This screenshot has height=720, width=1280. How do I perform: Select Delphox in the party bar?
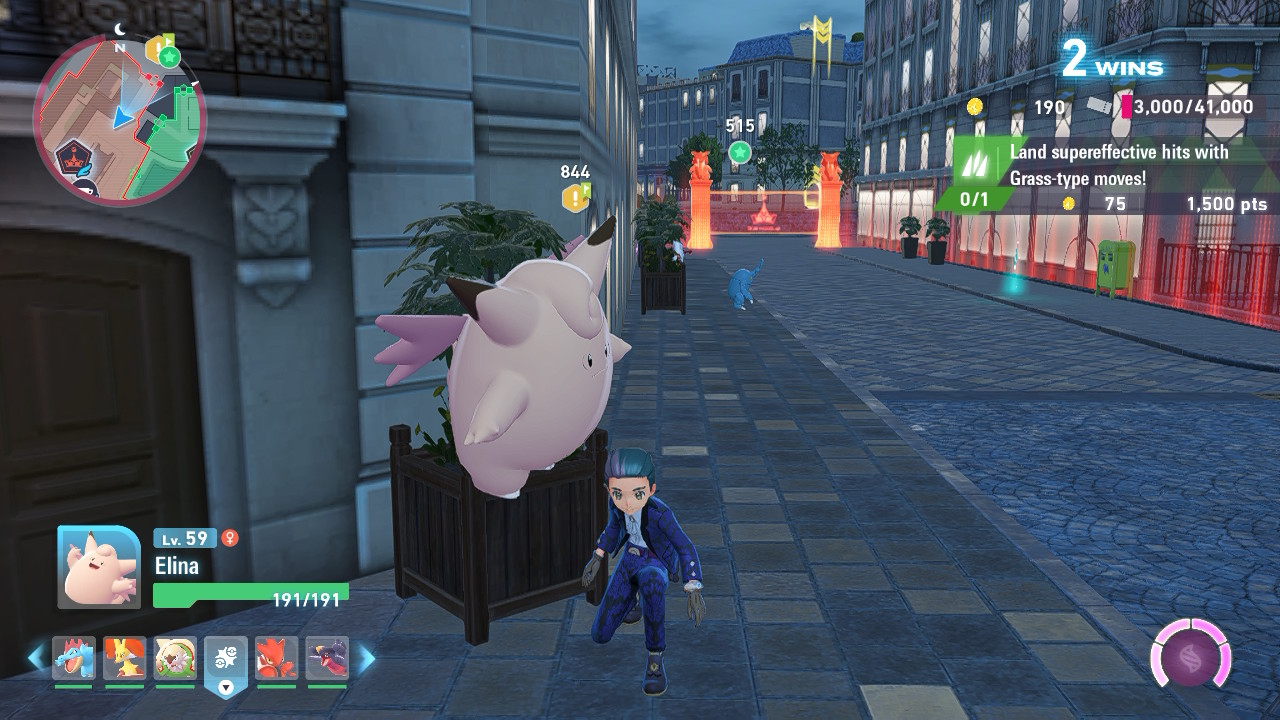tap(124, 658)
